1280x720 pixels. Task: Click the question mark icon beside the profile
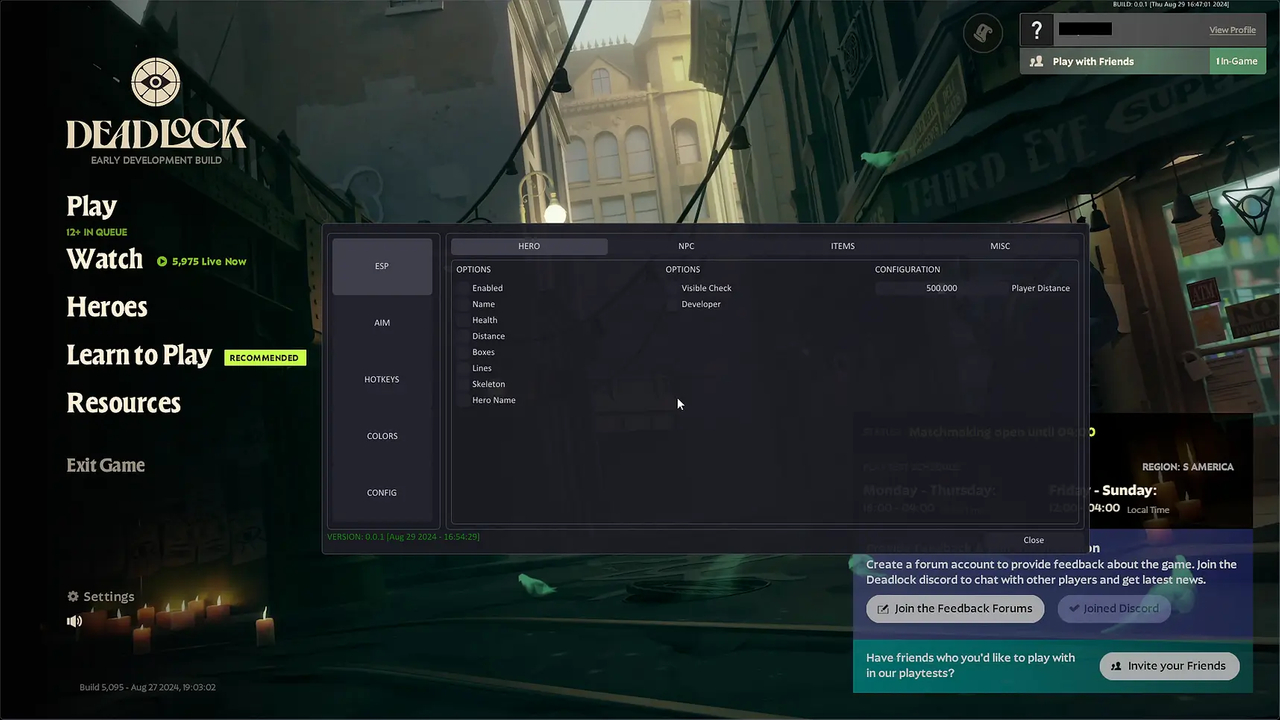point(1036,30)
